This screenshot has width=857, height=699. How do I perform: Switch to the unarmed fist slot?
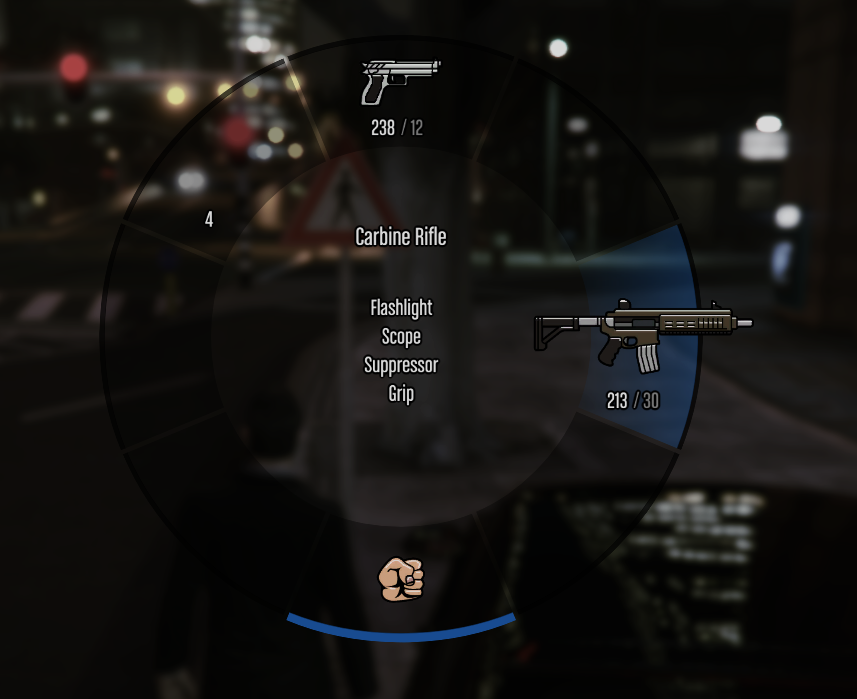coord(401,579)
